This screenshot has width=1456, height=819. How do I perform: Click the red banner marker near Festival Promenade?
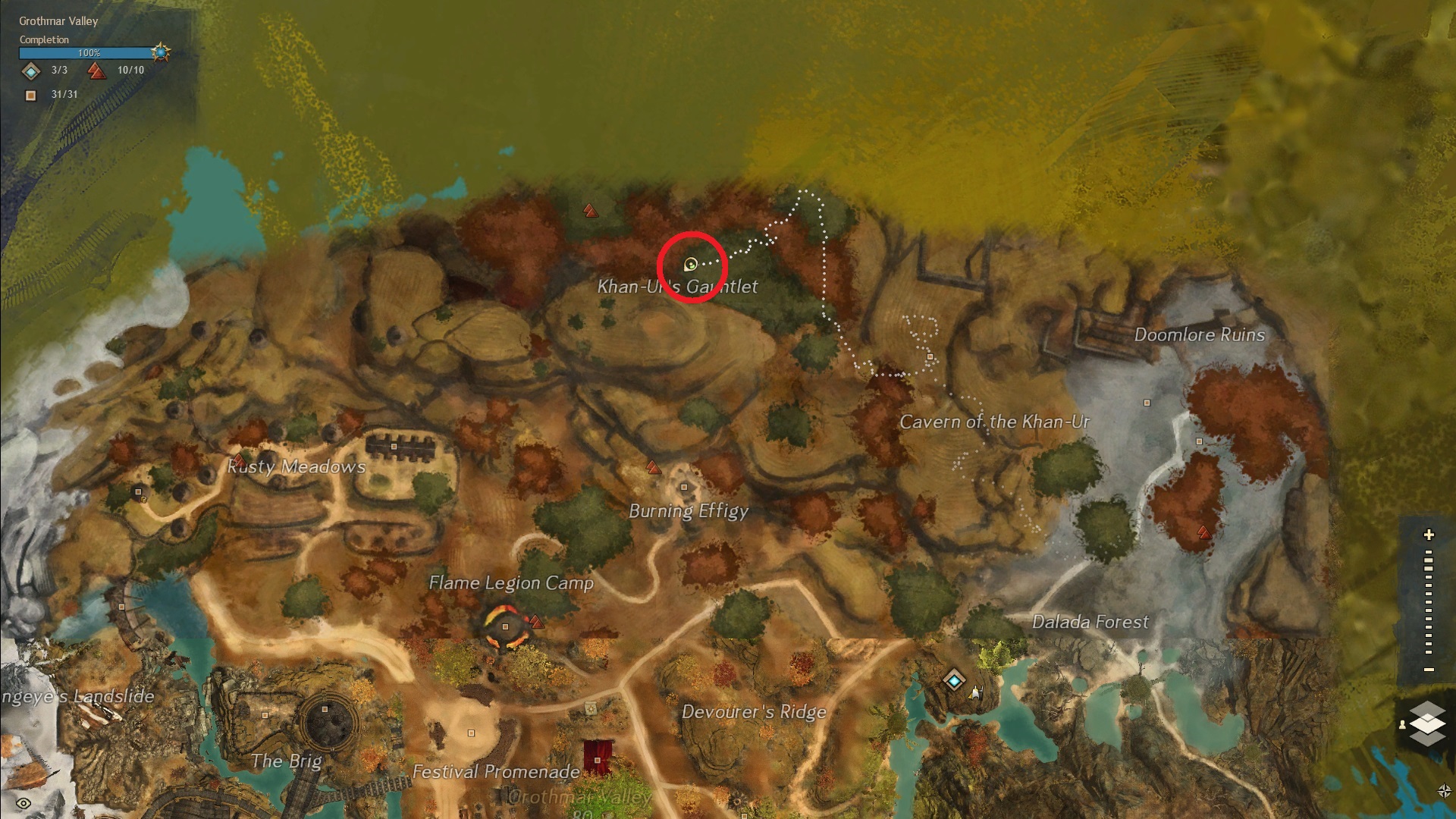[598, 758]
